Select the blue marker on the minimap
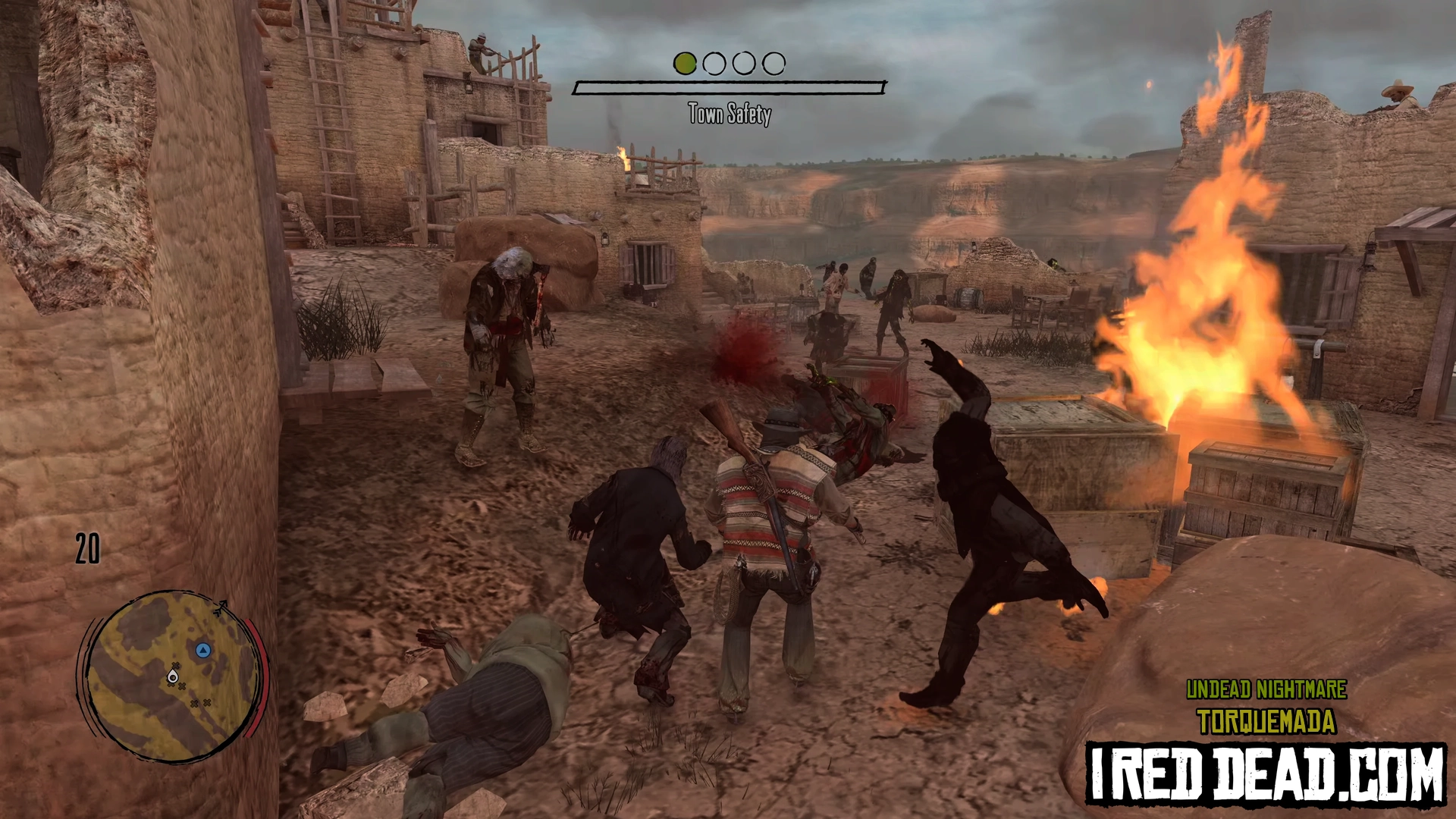 (x=202, y=650)
